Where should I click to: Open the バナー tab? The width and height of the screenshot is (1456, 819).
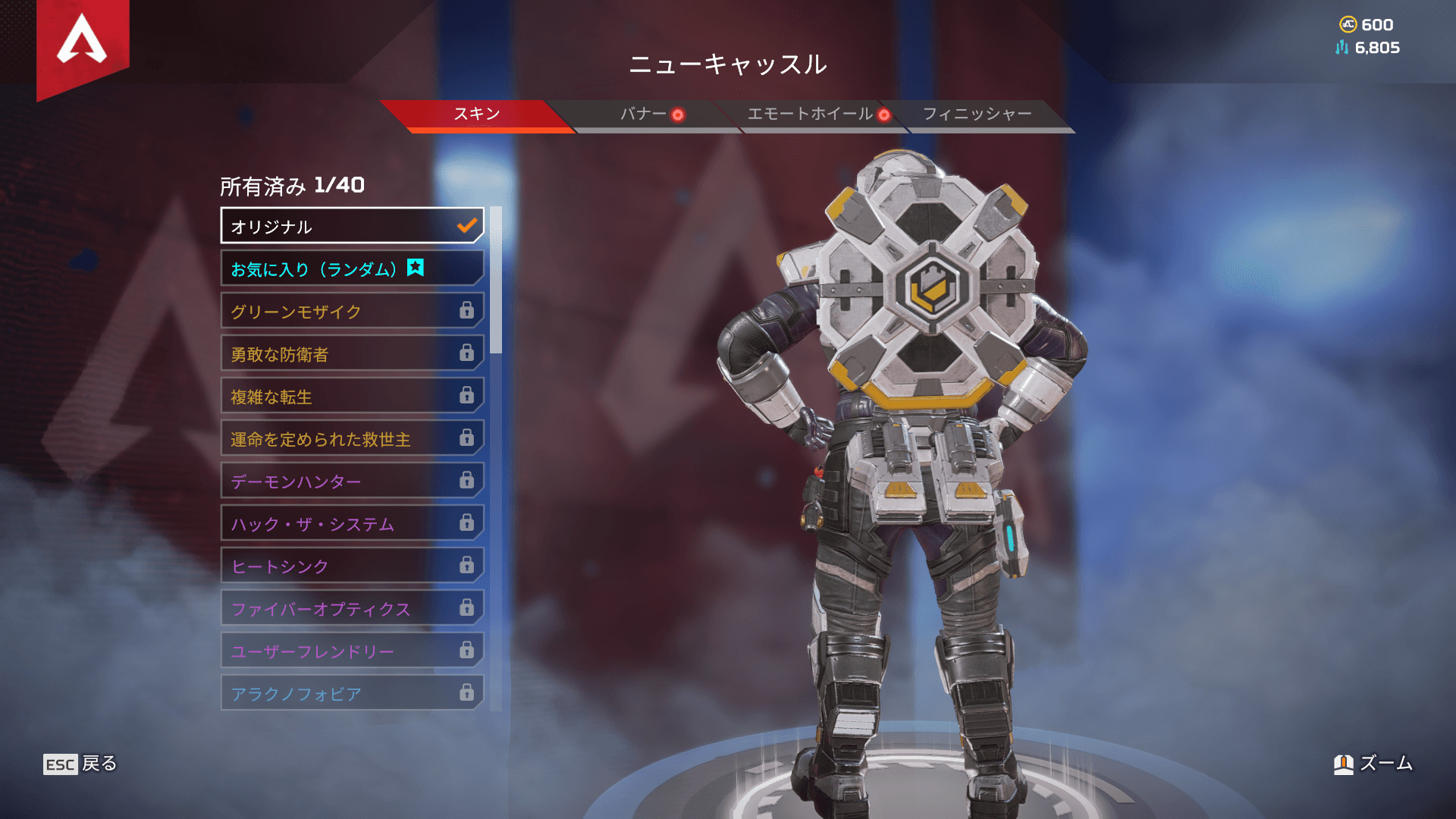(643, 115)
